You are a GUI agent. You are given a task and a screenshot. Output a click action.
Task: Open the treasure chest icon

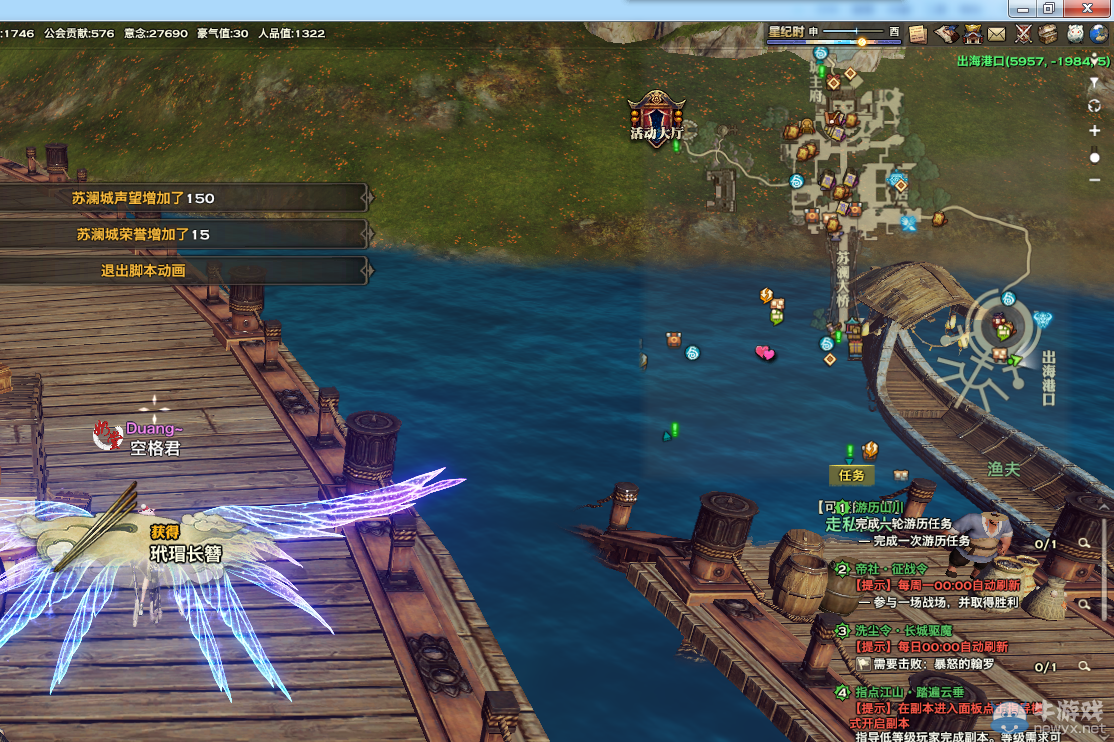pos(1048,34)
